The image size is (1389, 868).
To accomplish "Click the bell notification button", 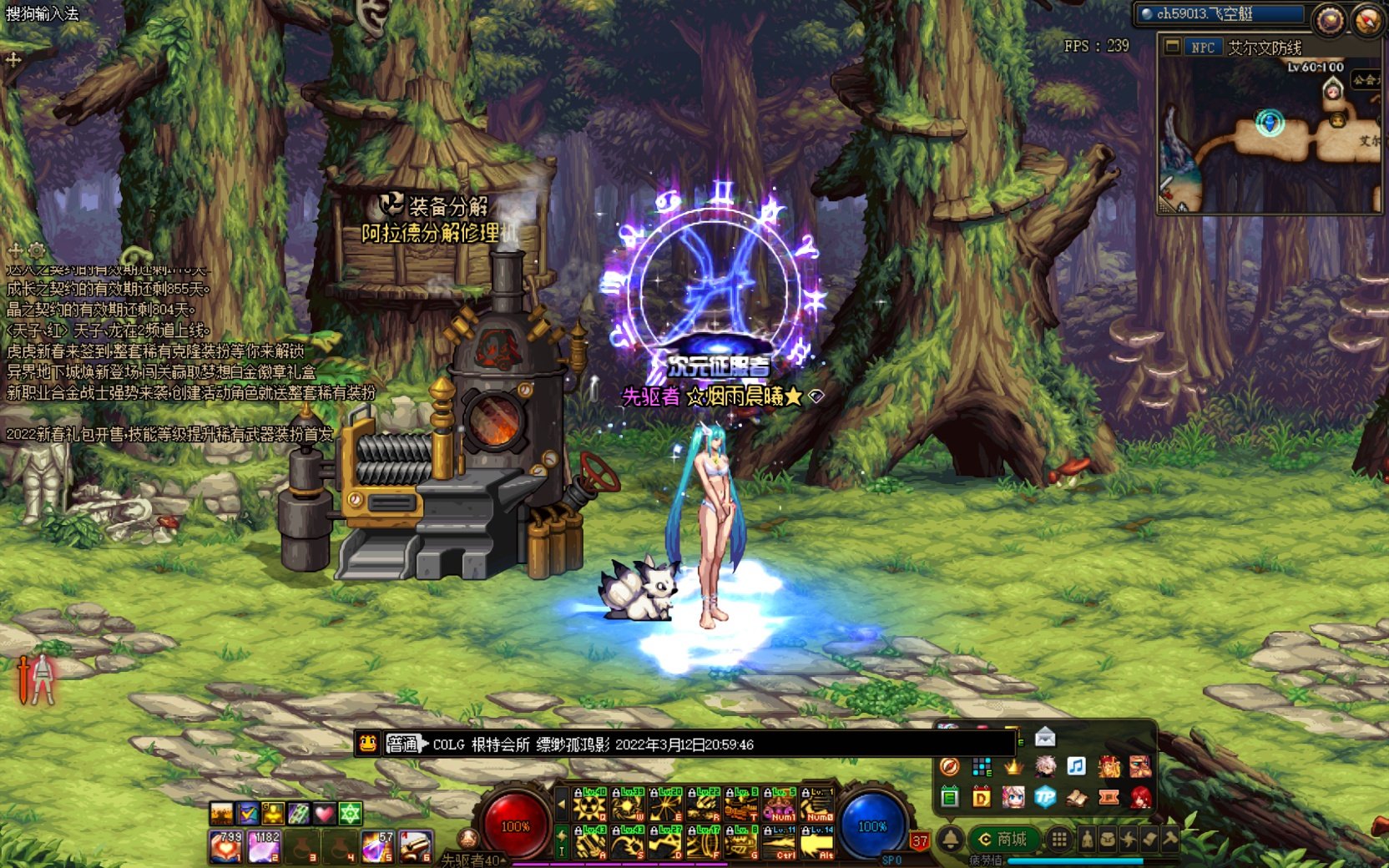I will point(950,839).
